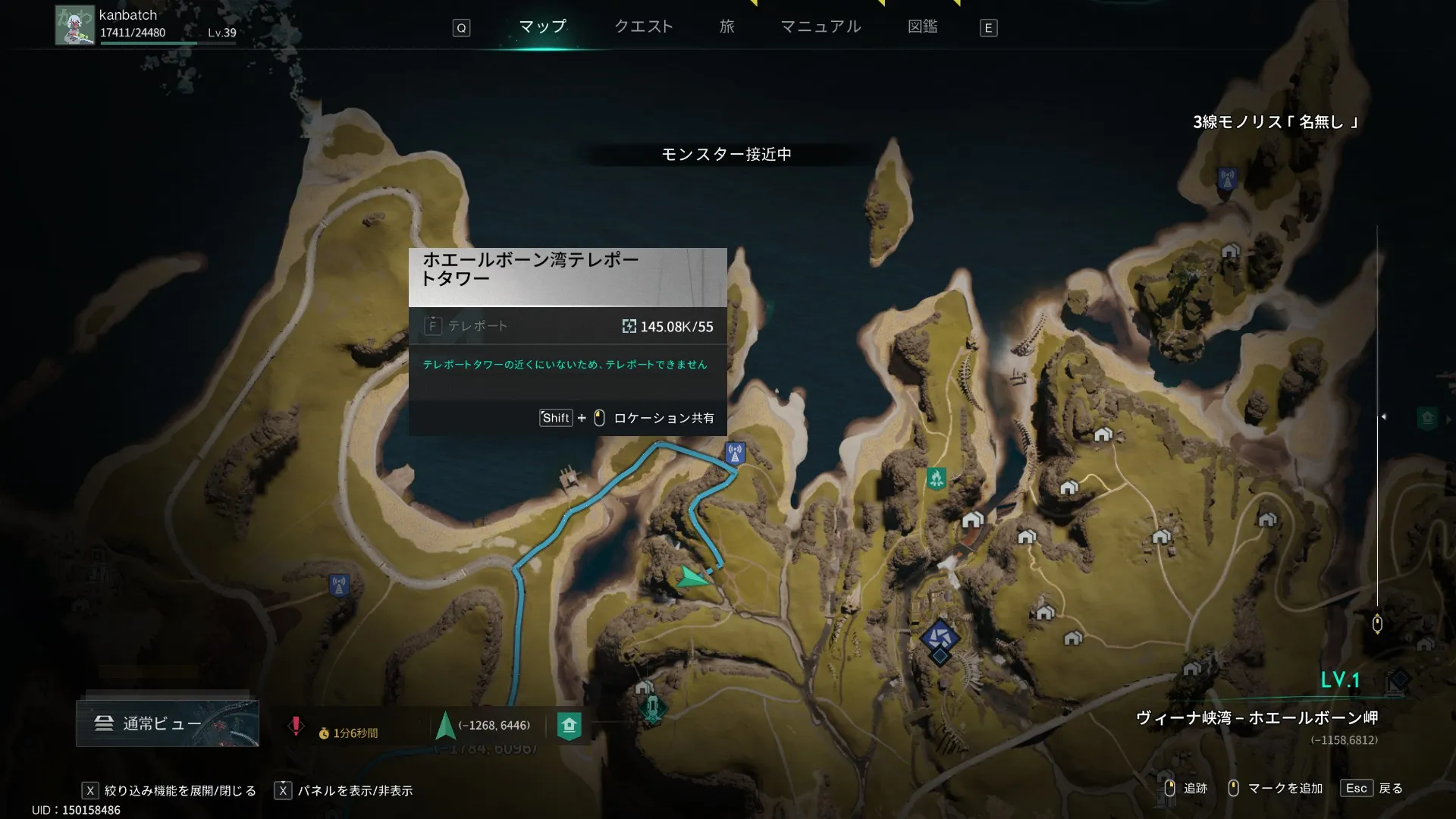Select the teleport tower marker beside the blue route
The width and height of the screenshot is (1456, 819).
734,453
